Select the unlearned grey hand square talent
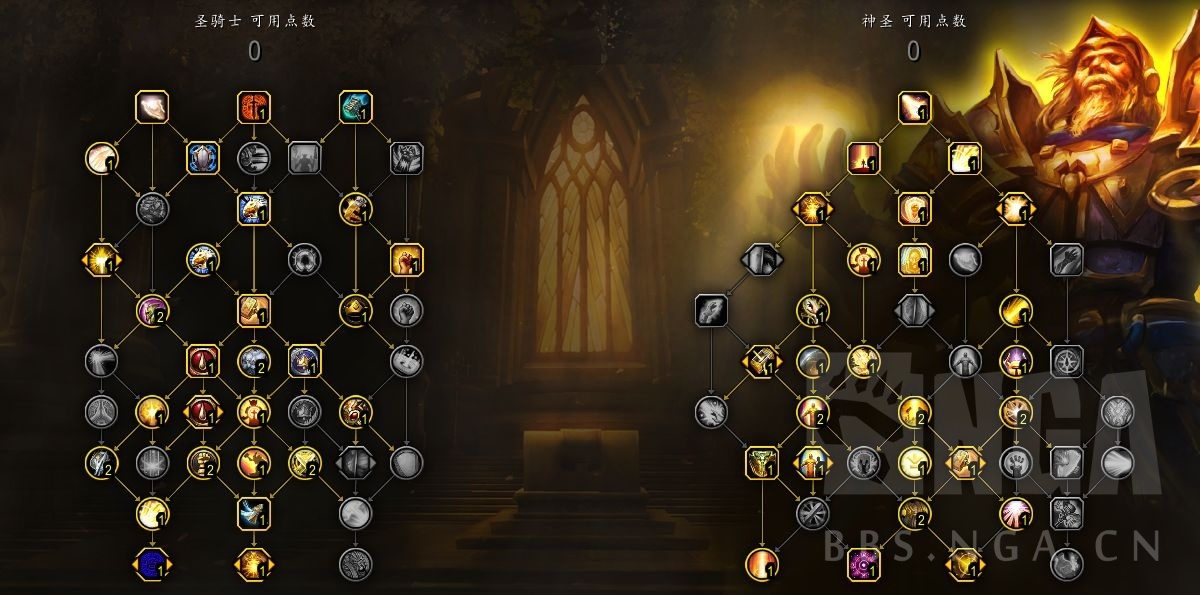Viewport: 1200px width, 595px height. coord(1067,260)
